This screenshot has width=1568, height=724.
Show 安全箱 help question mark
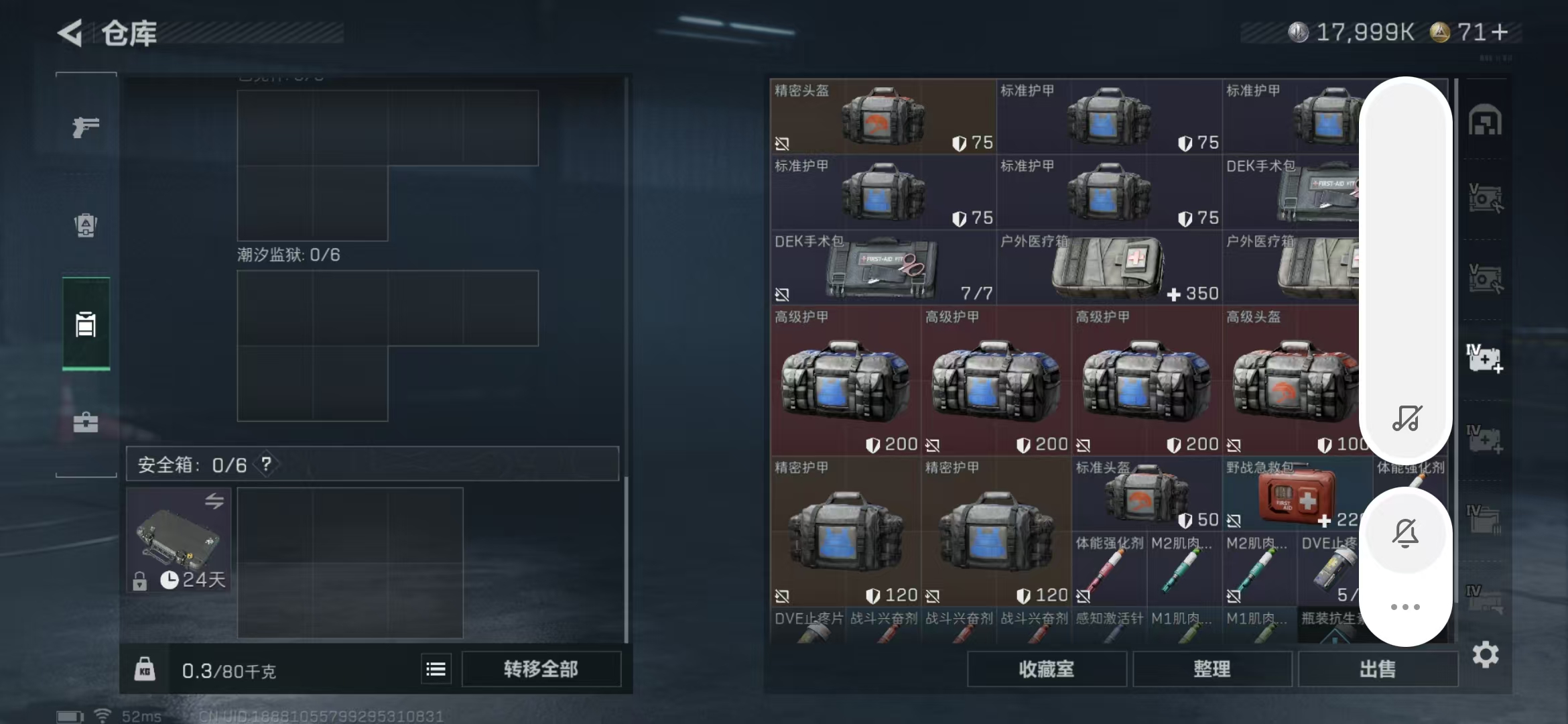(267, 464)
